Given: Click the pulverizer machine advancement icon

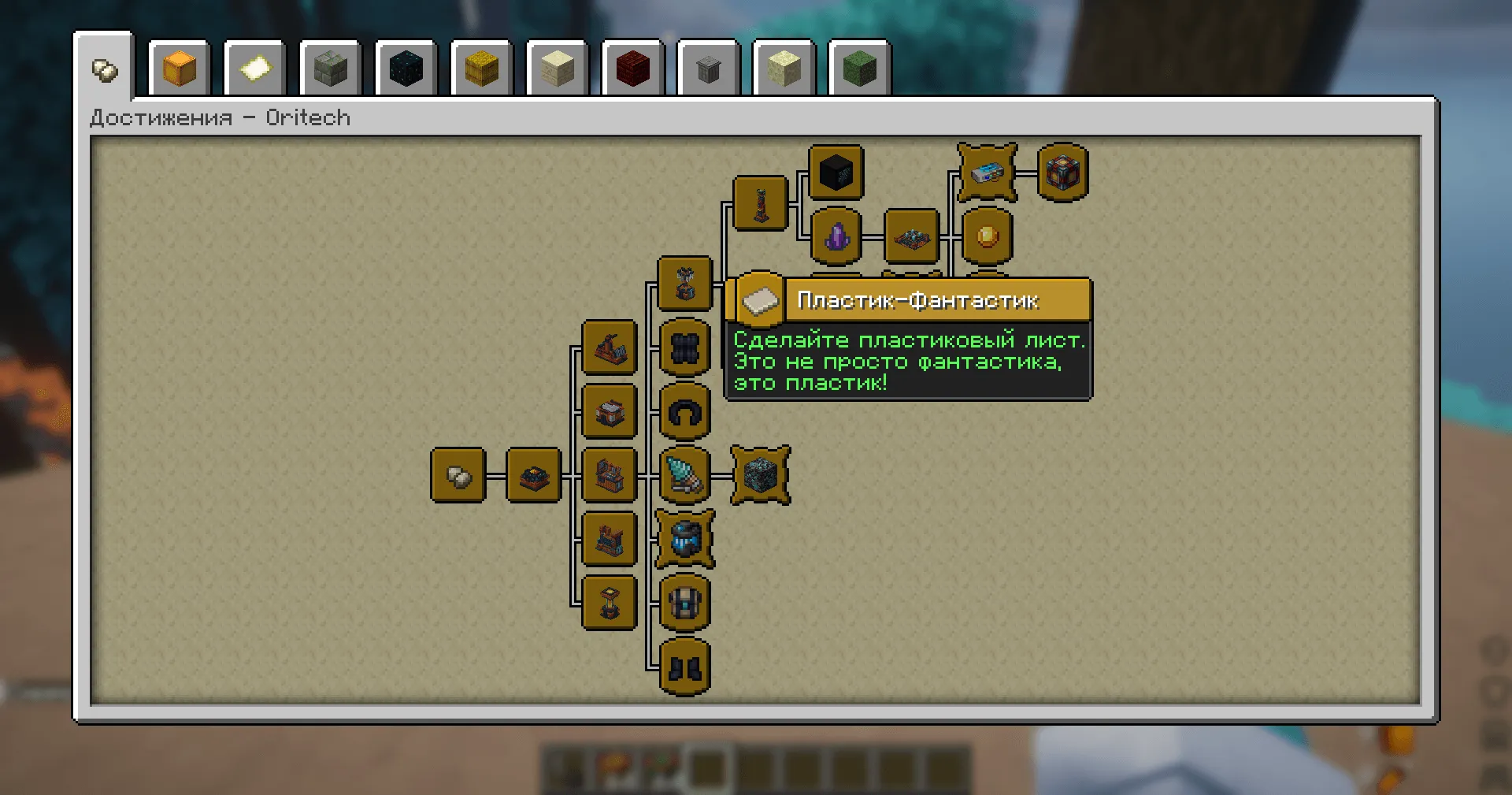Looking at the screenshot, I should pos(608,348).
